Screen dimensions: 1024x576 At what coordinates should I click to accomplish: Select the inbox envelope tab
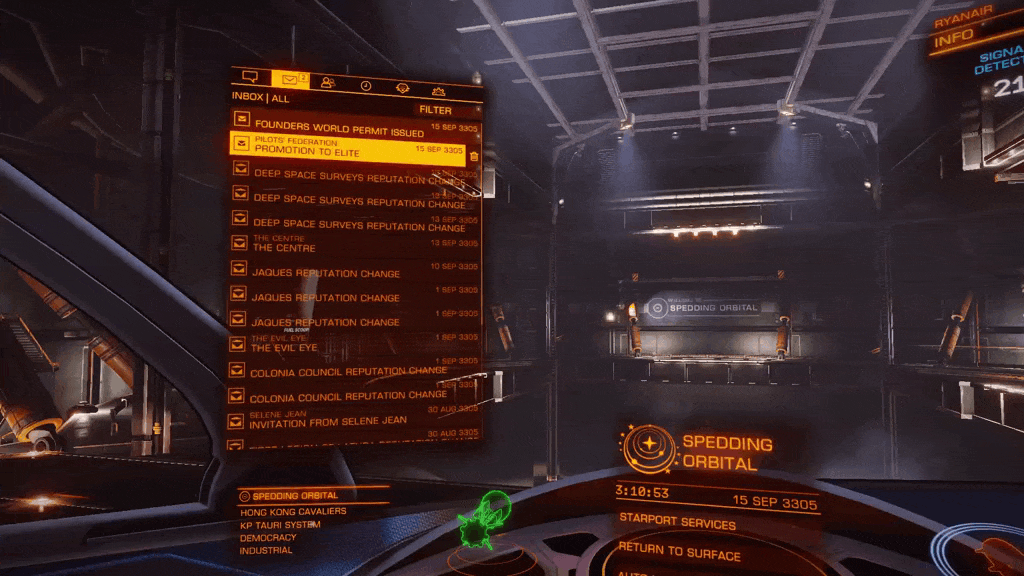[x=290, y=80]
